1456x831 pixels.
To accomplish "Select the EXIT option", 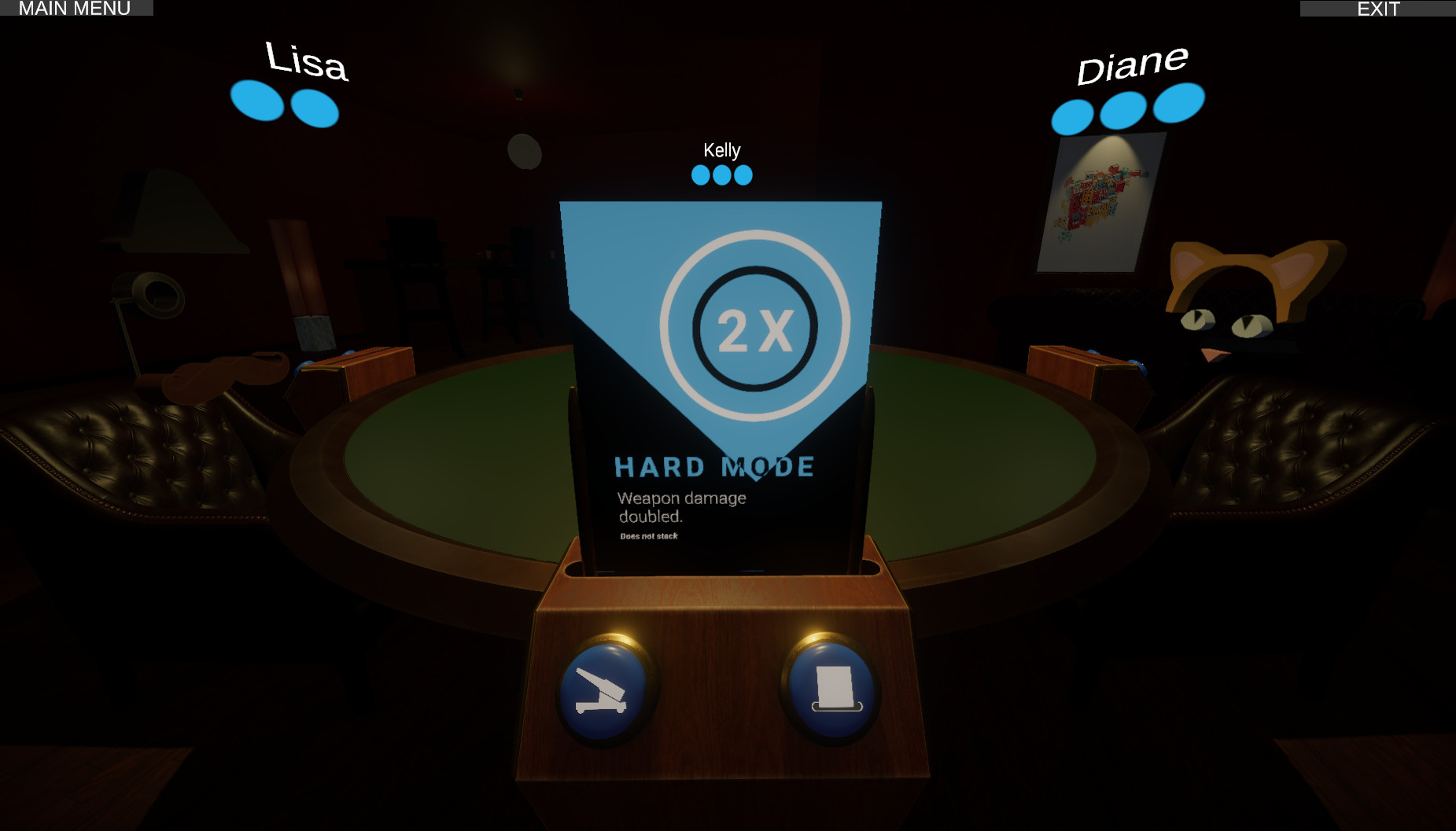I will coord(1377,9).
